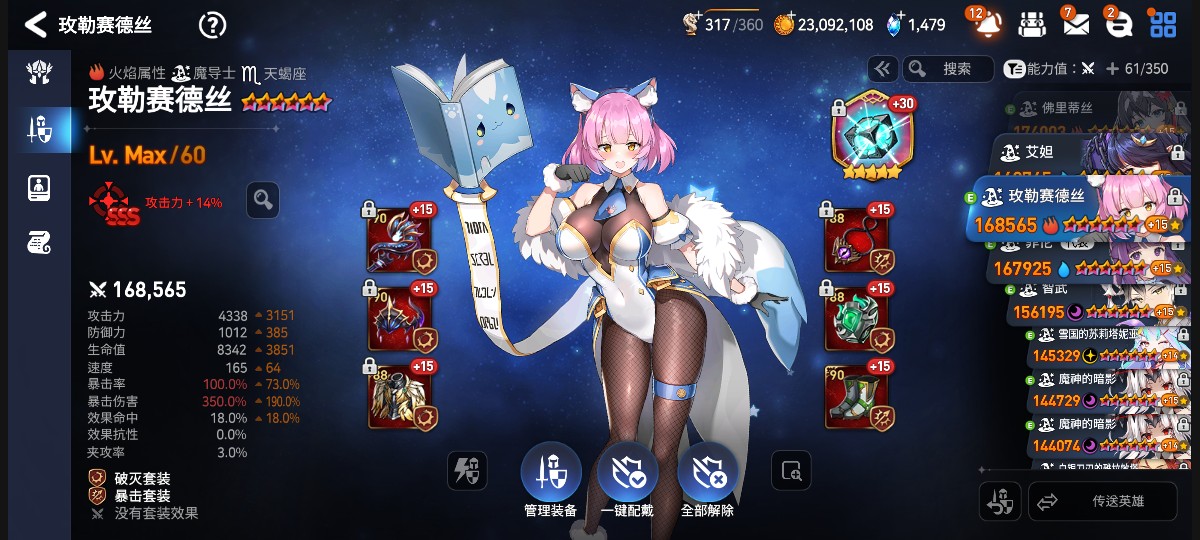The image size is (1200, 540).
Task: Collapse the hero list with double arrows
Action: click(x=882, y=69)
